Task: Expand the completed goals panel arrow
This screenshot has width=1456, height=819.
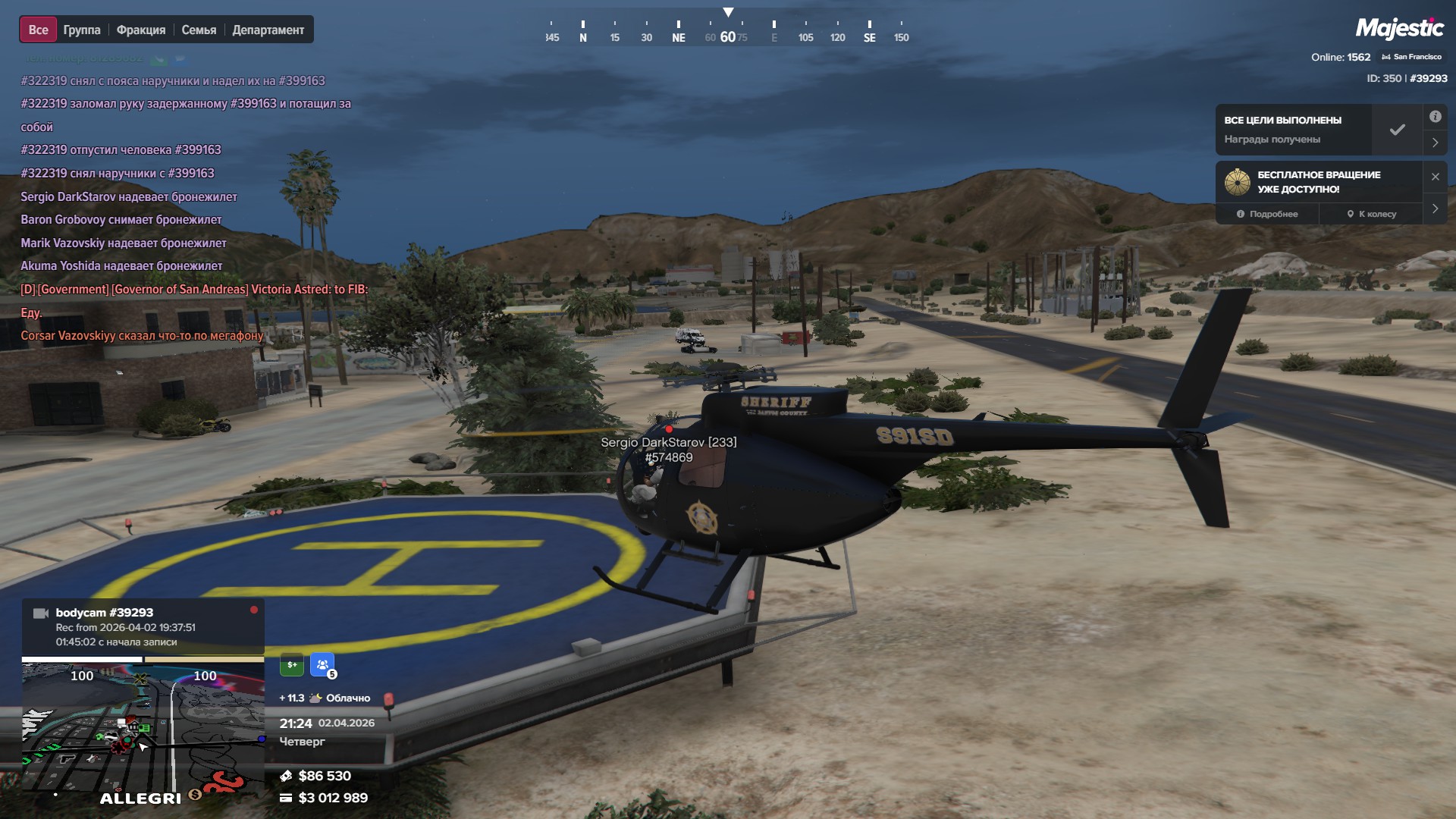Action: coord(1435,143)
